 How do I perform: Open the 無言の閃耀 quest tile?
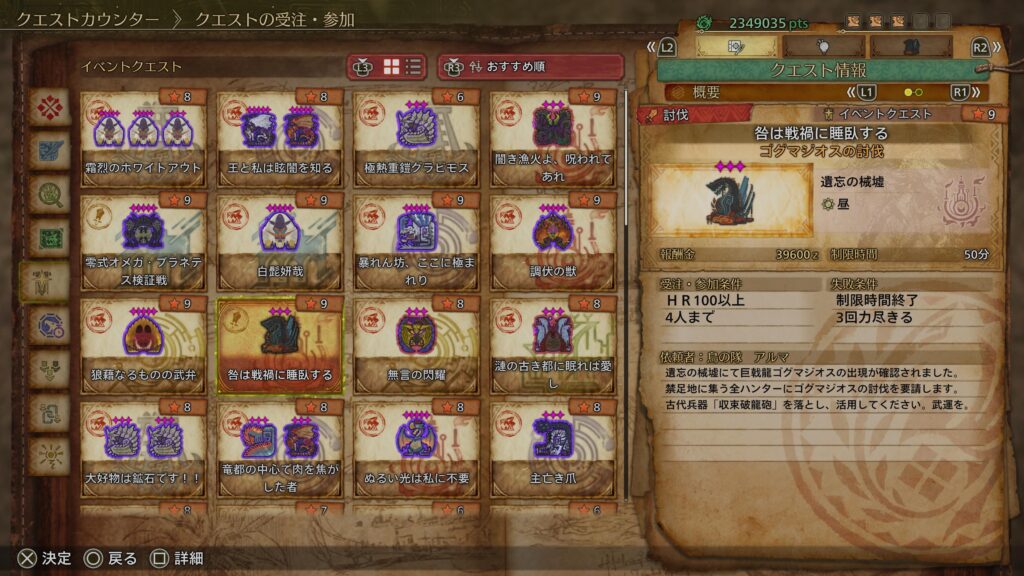[x=416, y=351]
